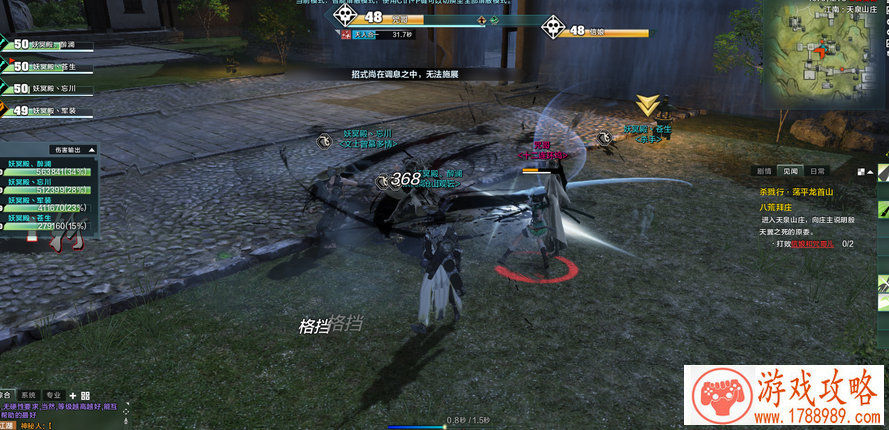Switch to the 日常 quest tab
The width and height of the screenshot is (889, 430).
pyautogui.click(x=817, y=171)
